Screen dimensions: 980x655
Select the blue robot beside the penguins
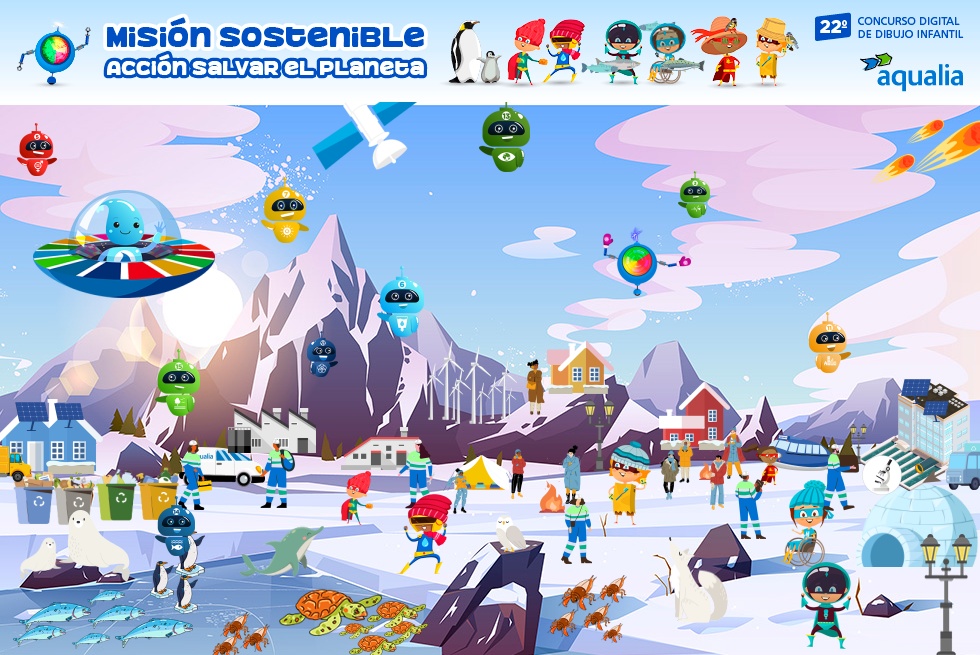[x=177, y=532]
